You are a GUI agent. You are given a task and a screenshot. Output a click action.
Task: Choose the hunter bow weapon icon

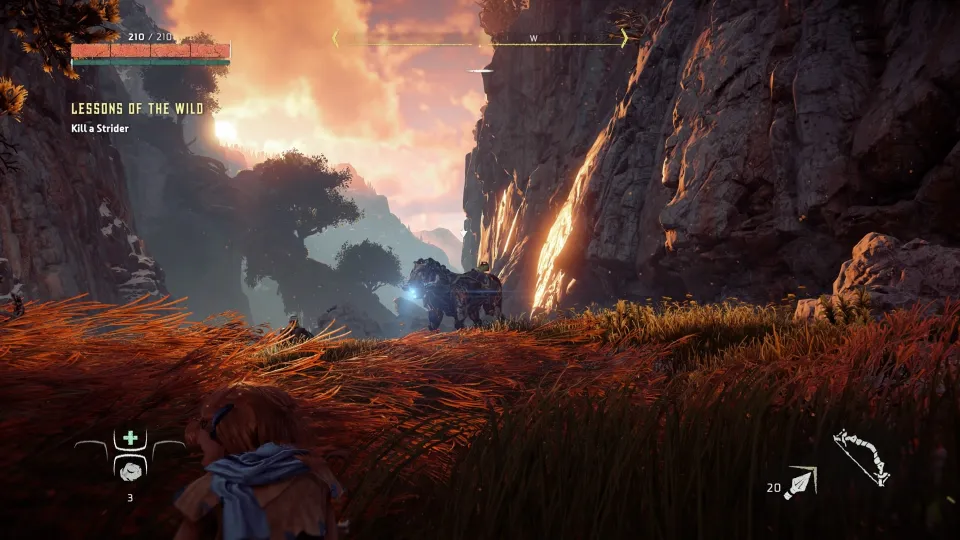click(861, 457)
